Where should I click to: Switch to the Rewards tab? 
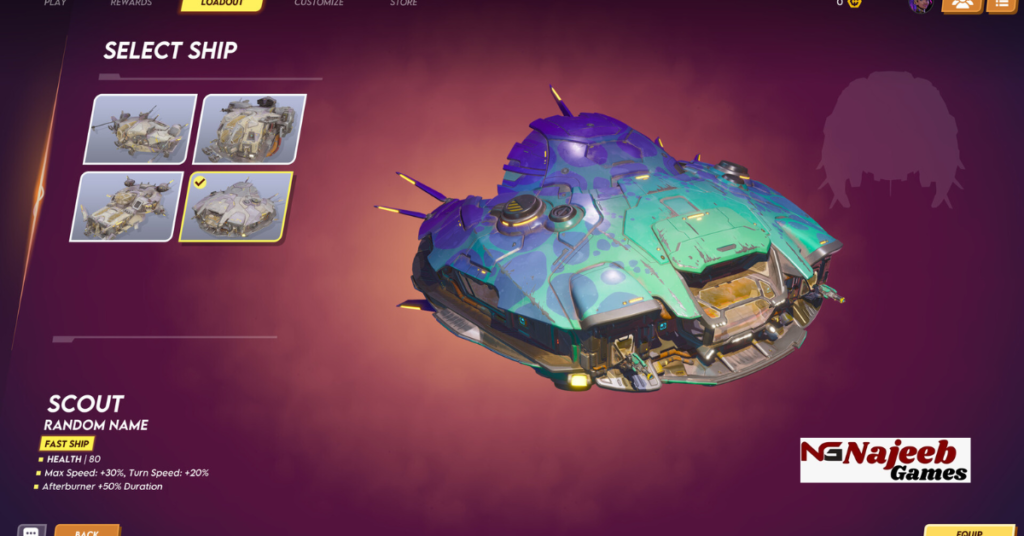click(131, 4)
